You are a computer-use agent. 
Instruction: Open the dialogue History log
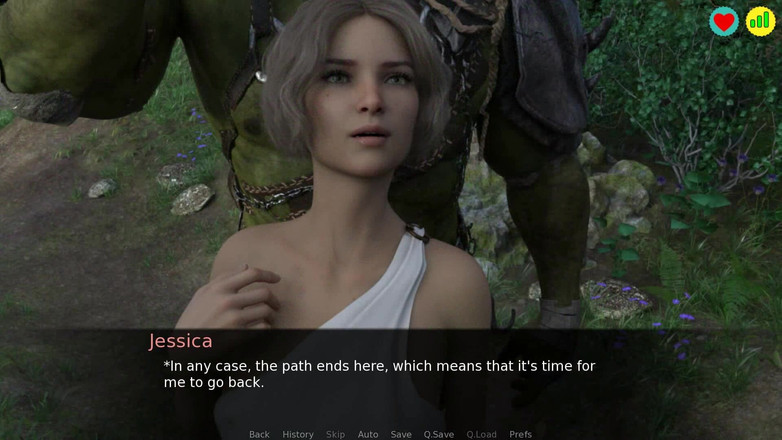tap(298, 434)
